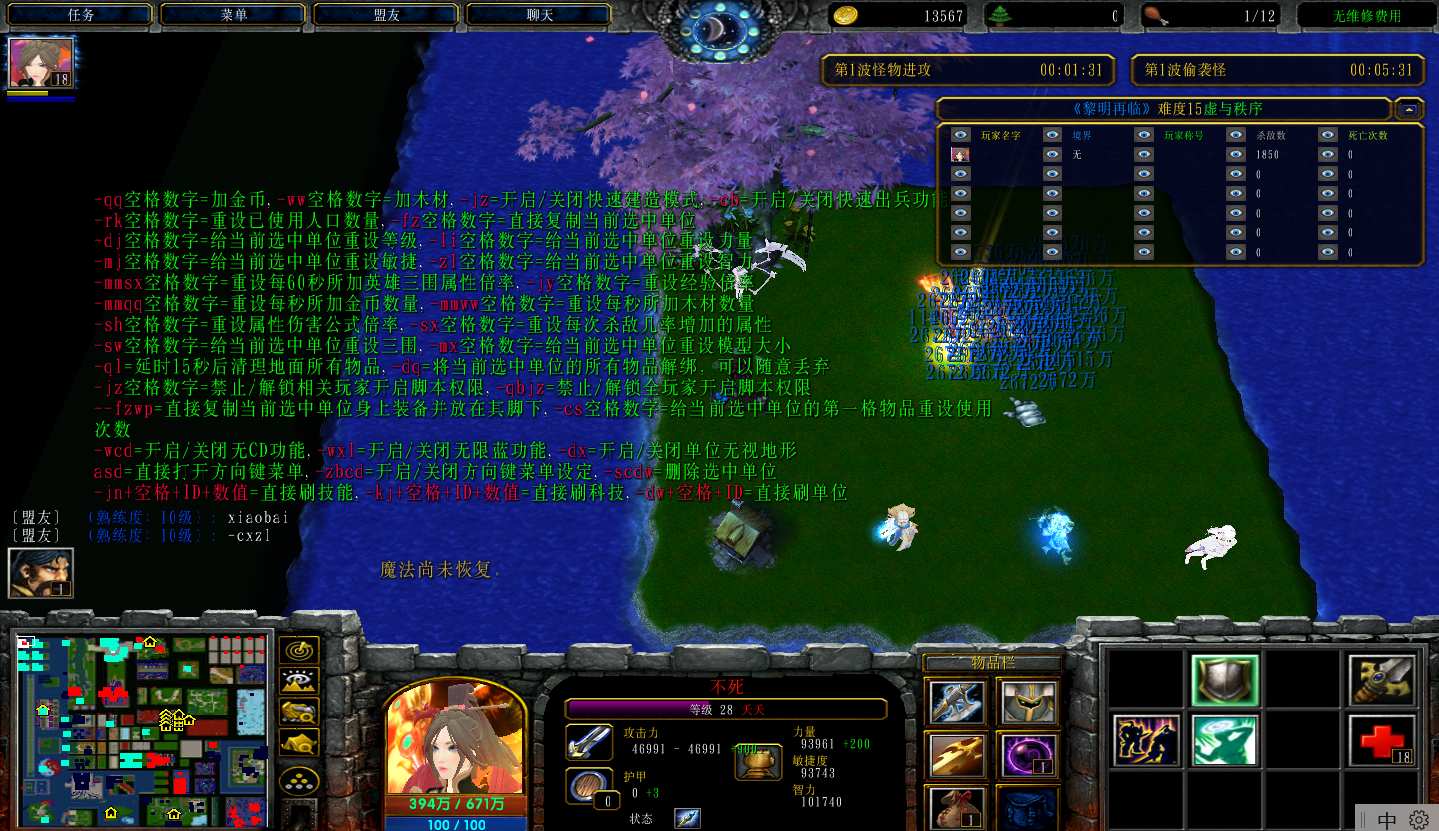The height and width of the screenshot is (831, 1439).
Task: Use the sword-hilt attack command icon
Action: click(x=1381, y=681)
